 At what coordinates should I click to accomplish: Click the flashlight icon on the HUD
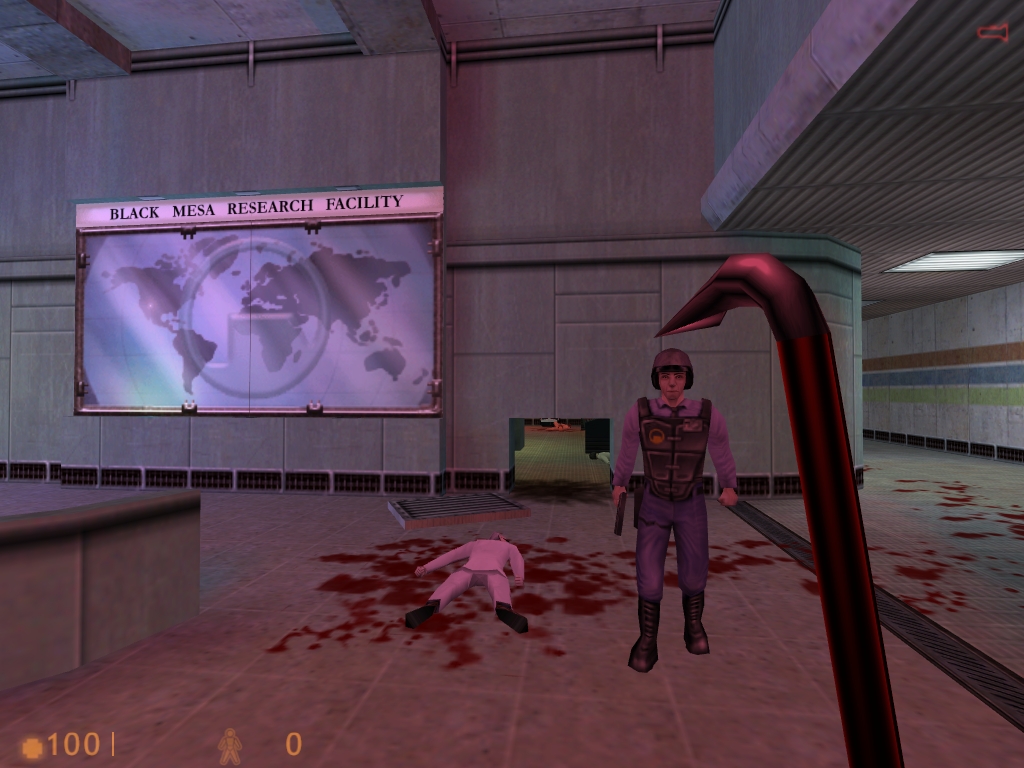[x=992, y=33]
